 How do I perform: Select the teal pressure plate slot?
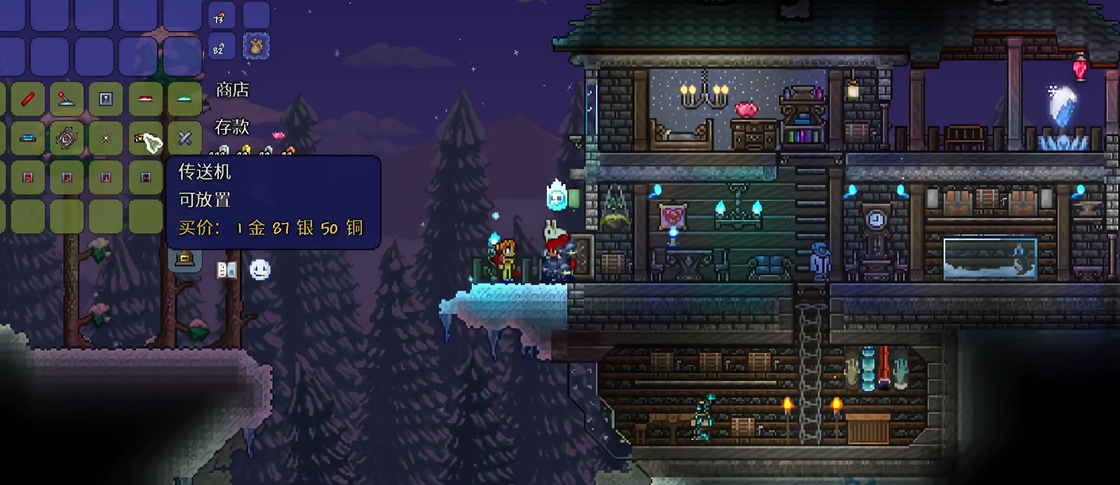[184, 99]
